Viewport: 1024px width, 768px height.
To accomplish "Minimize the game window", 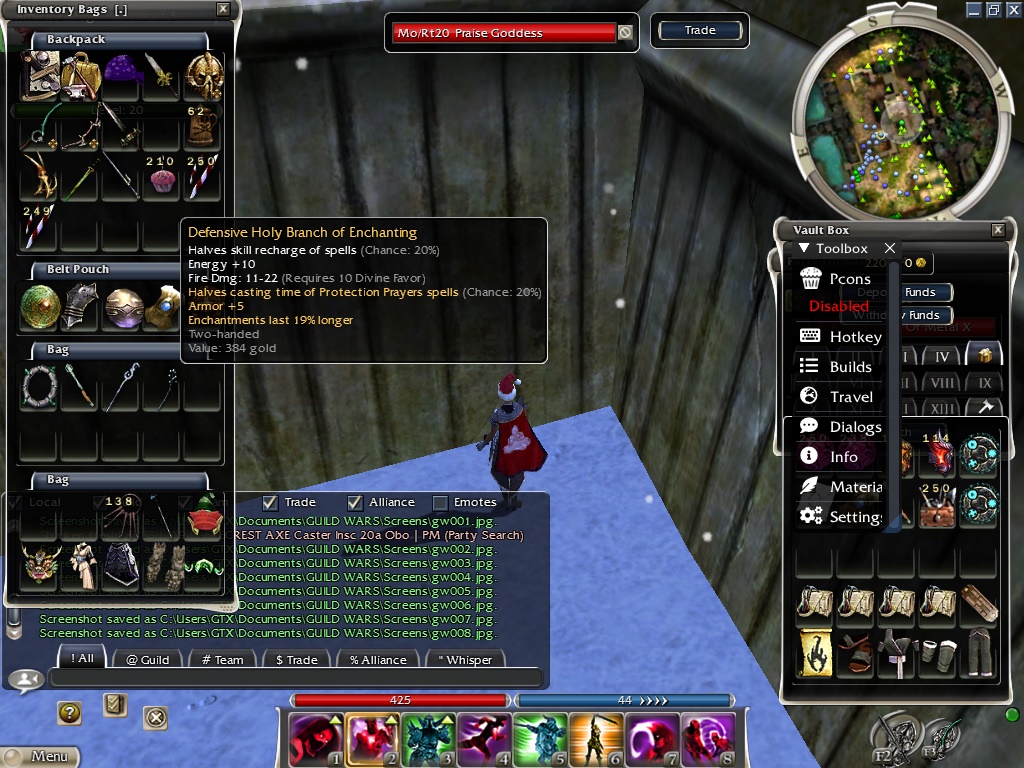I will 974,9.
